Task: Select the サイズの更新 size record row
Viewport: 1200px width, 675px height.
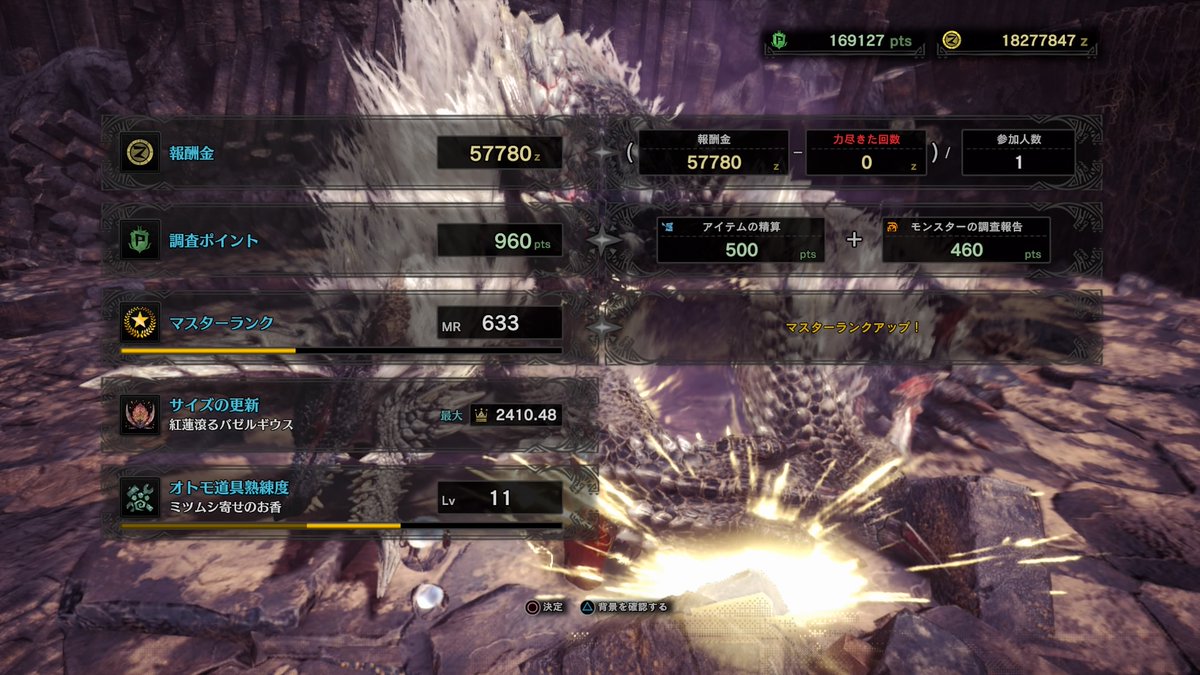Action: coord(340,414)
